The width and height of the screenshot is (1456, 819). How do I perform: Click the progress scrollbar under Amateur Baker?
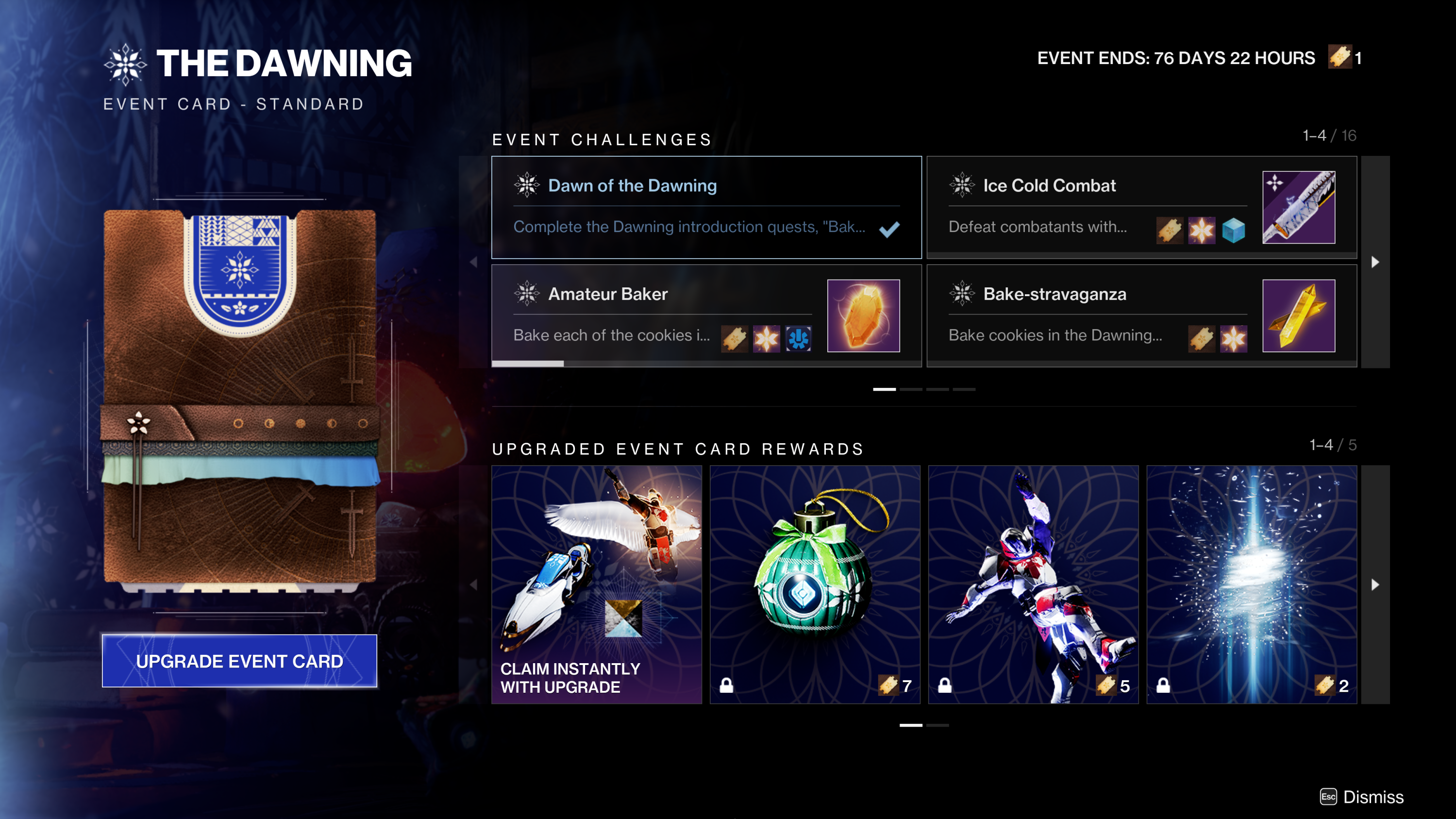pyautogui.click(x=527, y=364)
